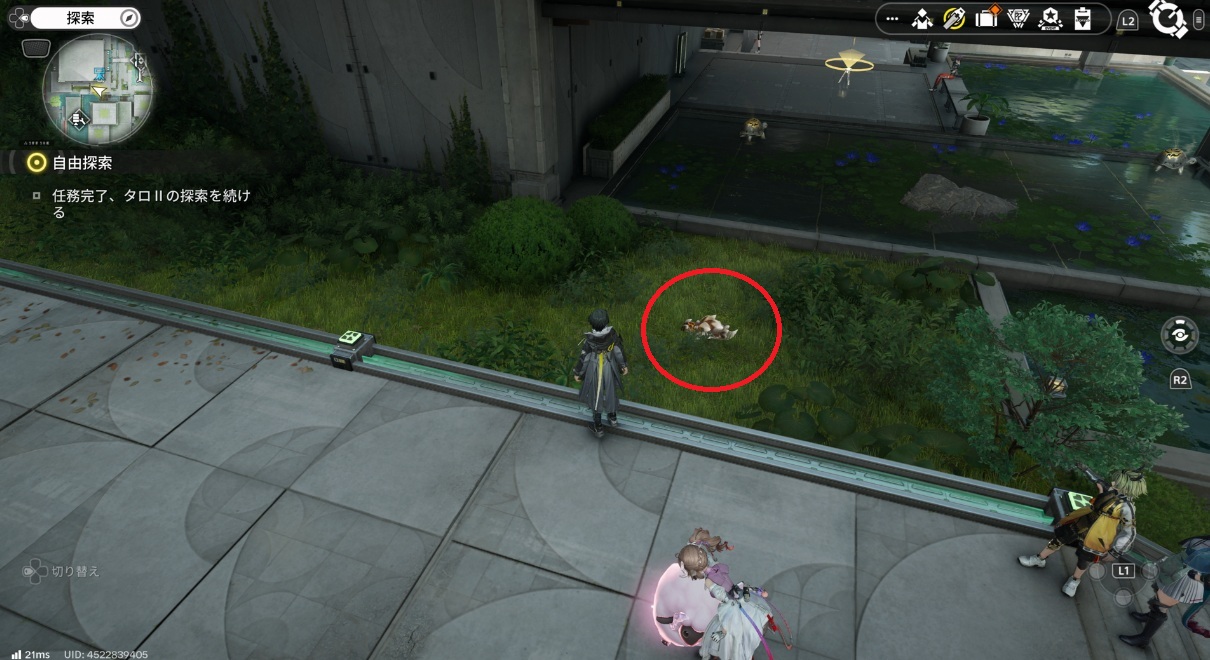Select the 探索 mode pill

(84, 18)
